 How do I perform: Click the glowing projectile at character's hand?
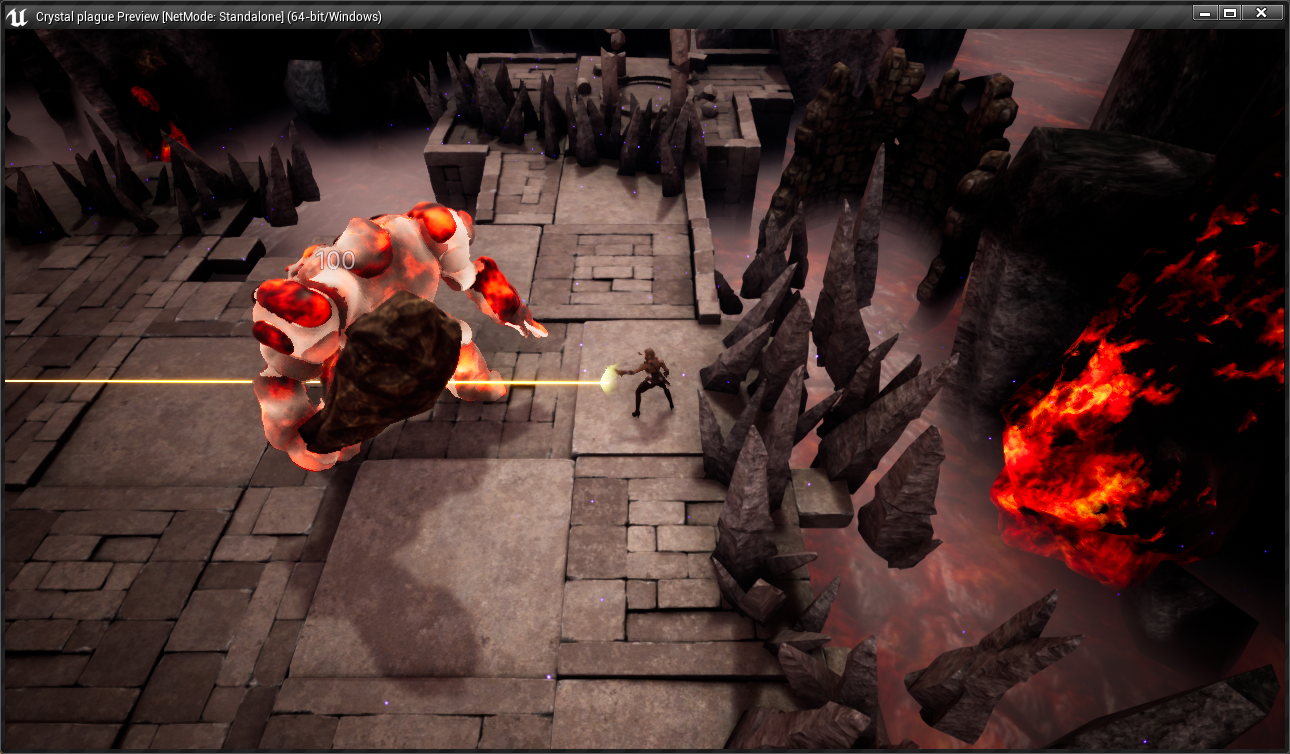(x=607, y=378)
